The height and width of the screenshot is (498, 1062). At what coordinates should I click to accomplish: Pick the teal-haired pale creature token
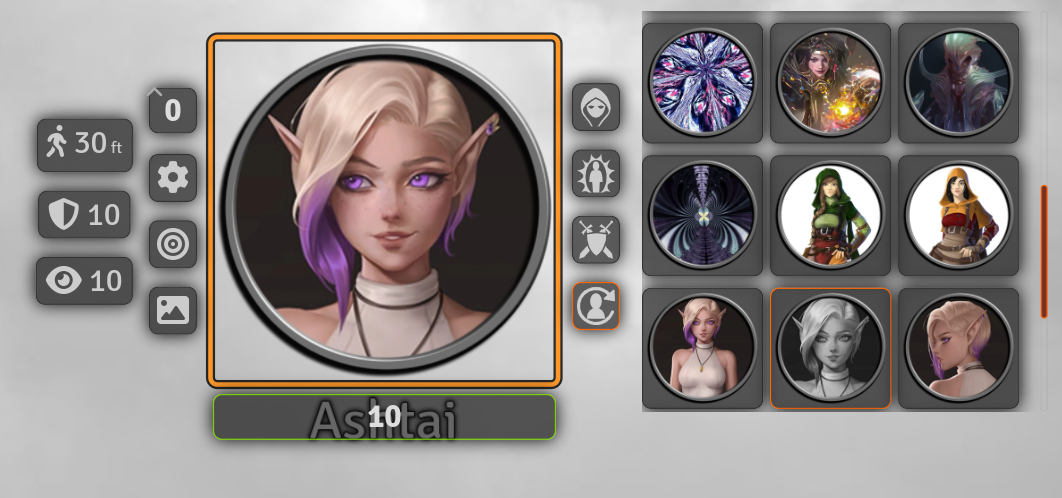(x=958, y=82)
